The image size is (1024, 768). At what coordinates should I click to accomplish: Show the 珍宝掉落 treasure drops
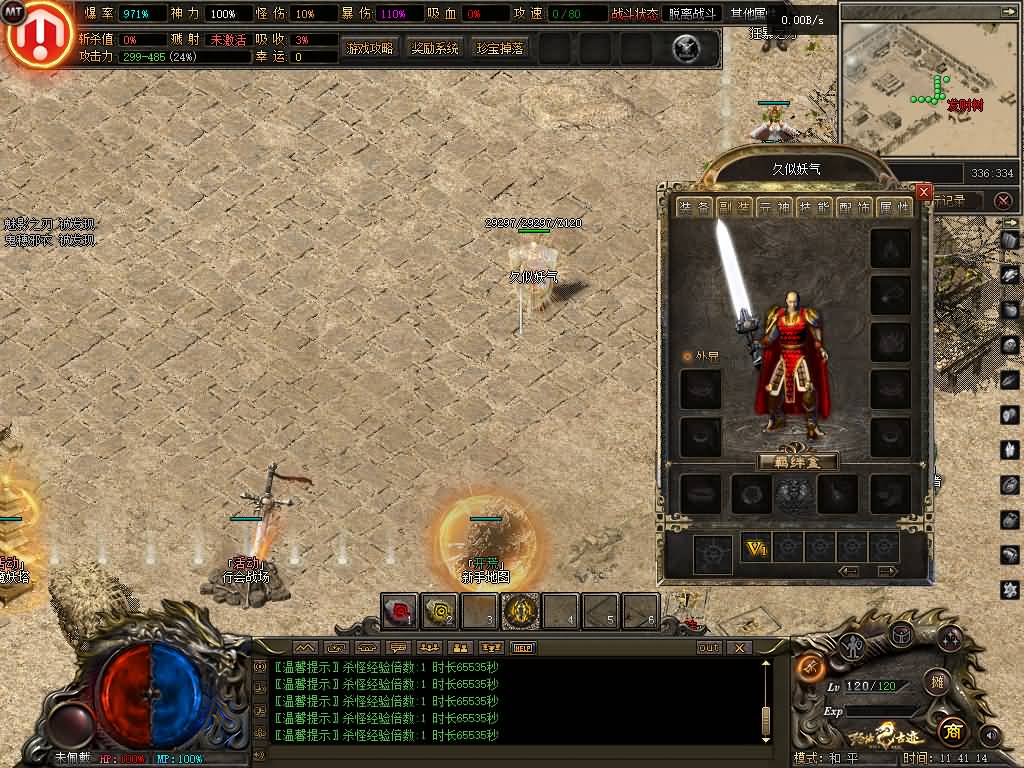(500, 48)
